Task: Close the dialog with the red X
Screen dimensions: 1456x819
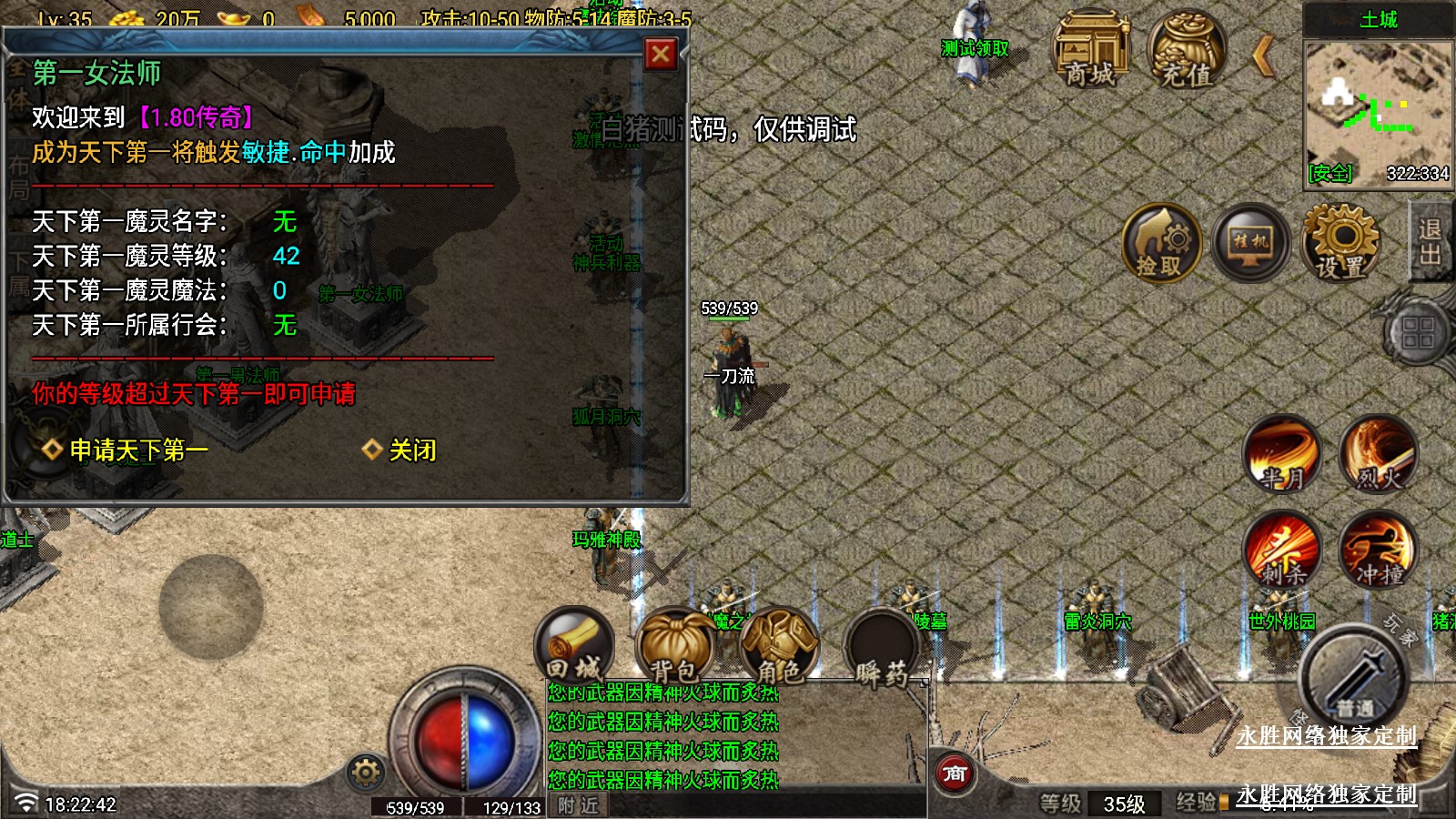Action: point(661,55)
